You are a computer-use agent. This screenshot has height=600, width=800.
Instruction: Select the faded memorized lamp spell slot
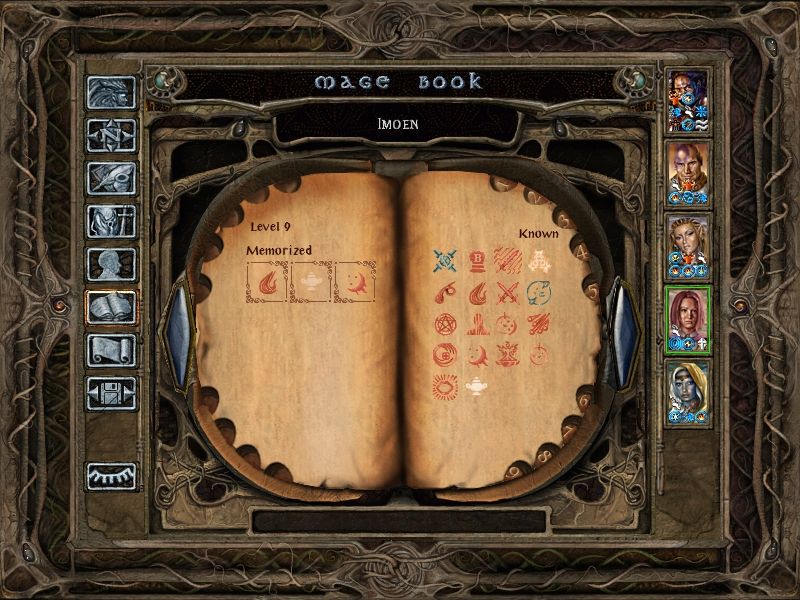click(x=310, y=282)
